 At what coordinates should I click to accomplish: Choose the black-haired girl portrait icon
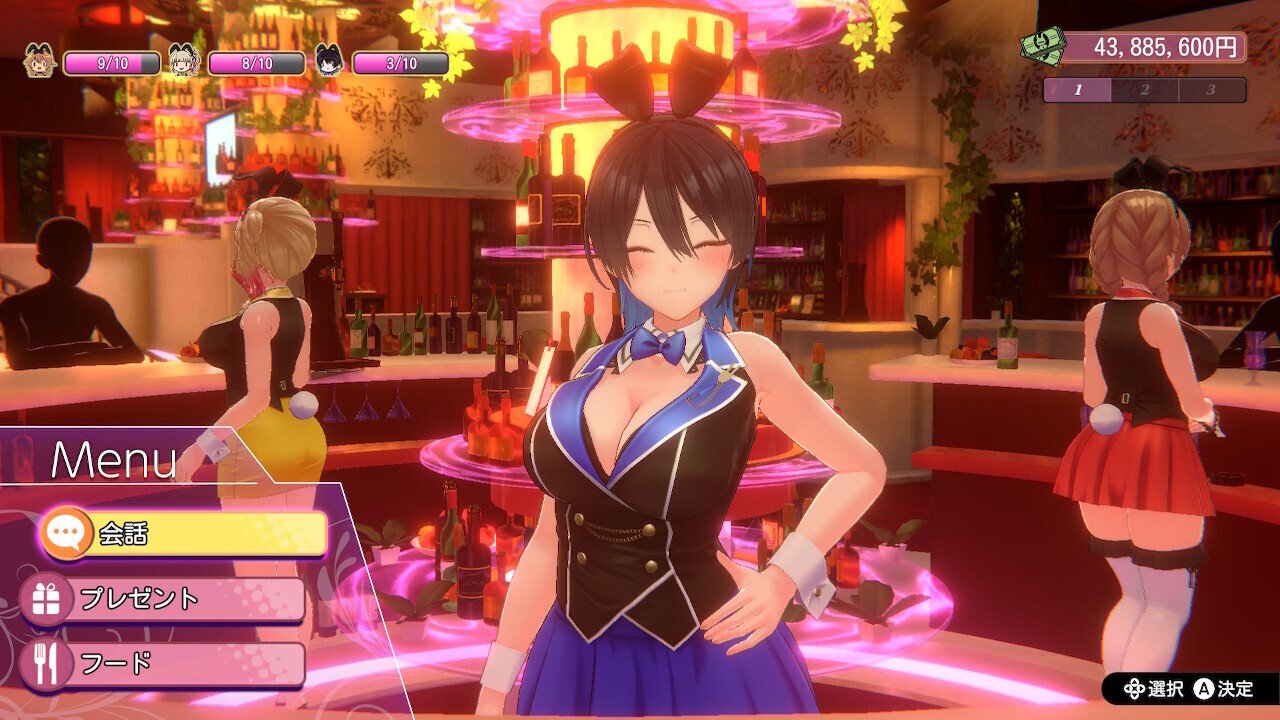pos(328,62)
